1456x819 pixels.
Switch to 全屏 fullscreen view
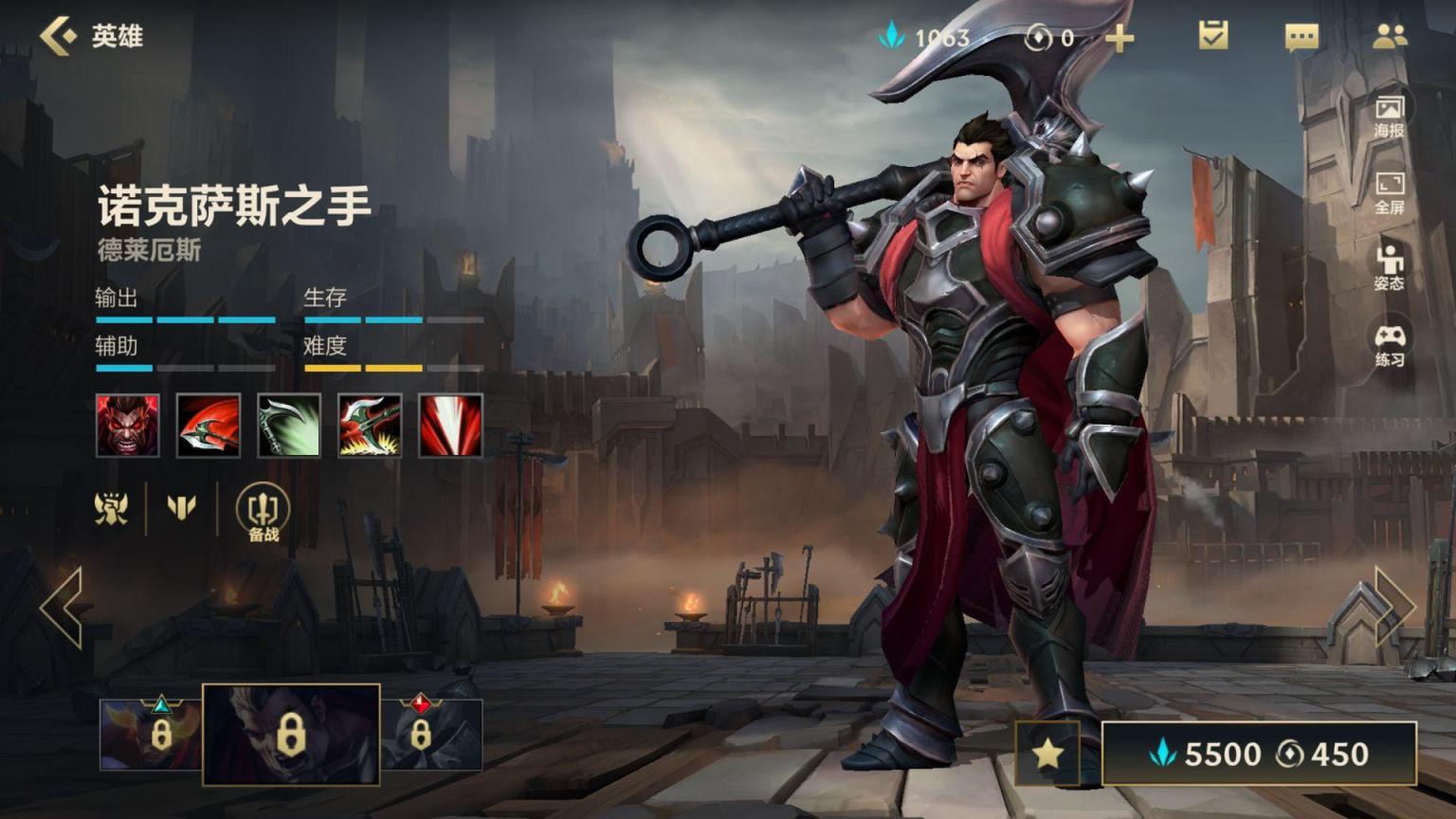[x=1389, y=192]
